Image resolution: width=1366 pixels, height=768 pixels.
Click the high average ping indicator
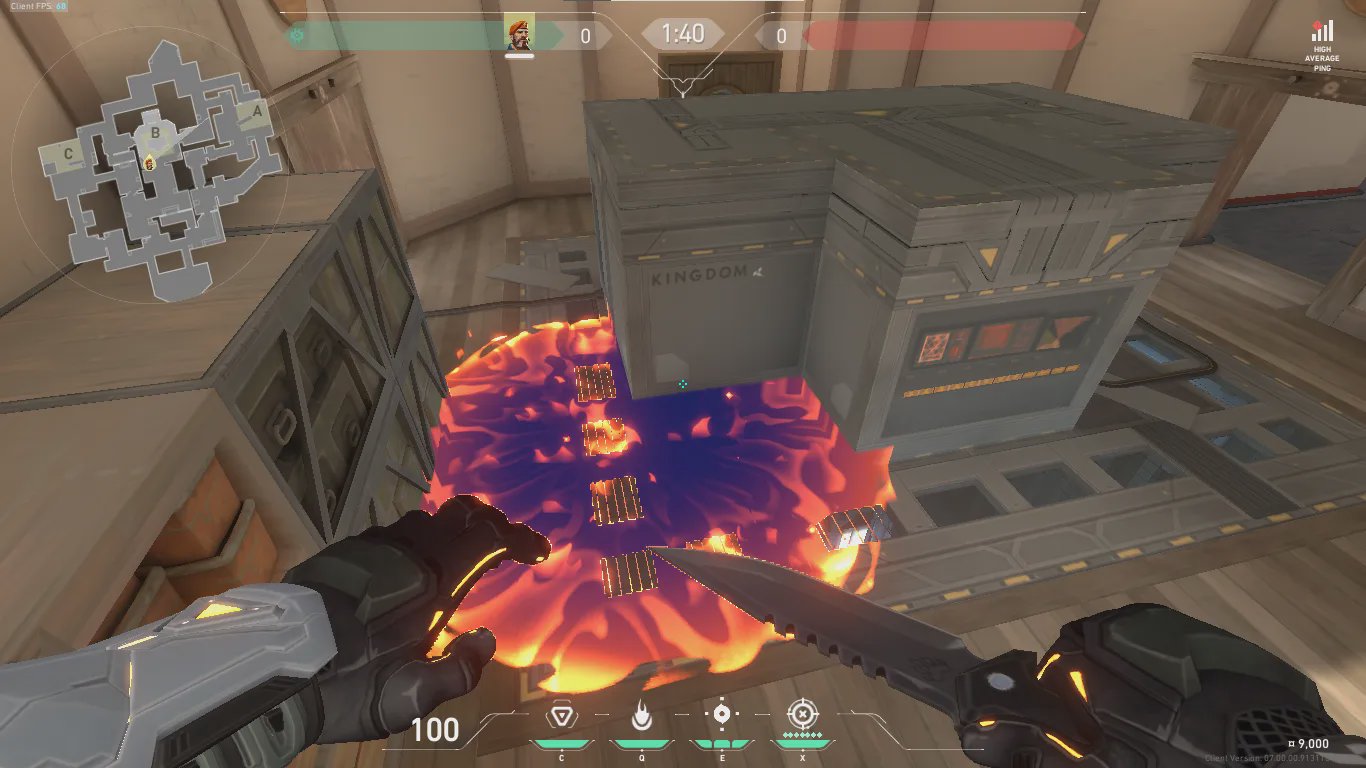(1322, 45)
